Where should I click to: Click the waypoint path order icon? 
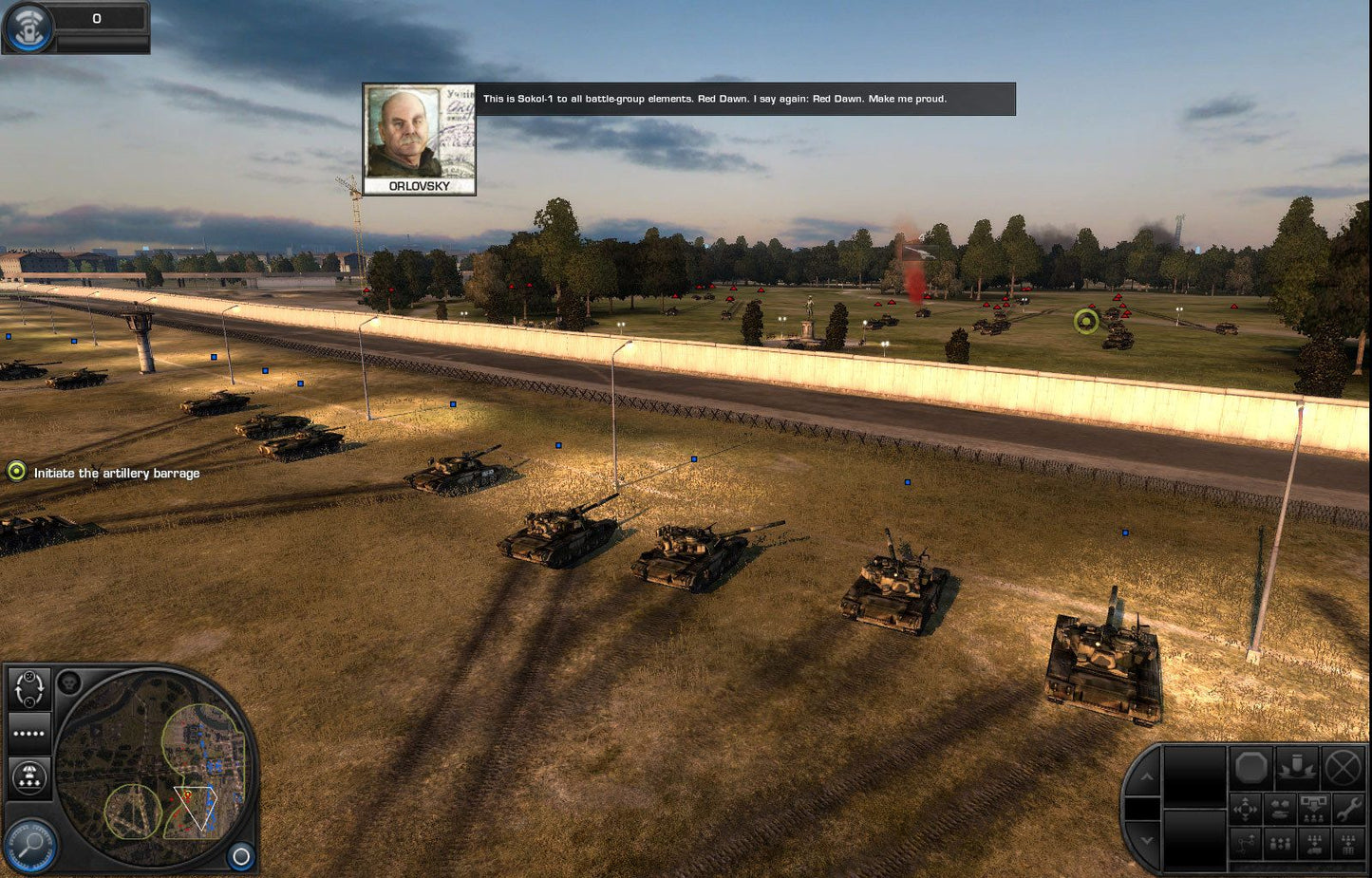pos(1246,844)
